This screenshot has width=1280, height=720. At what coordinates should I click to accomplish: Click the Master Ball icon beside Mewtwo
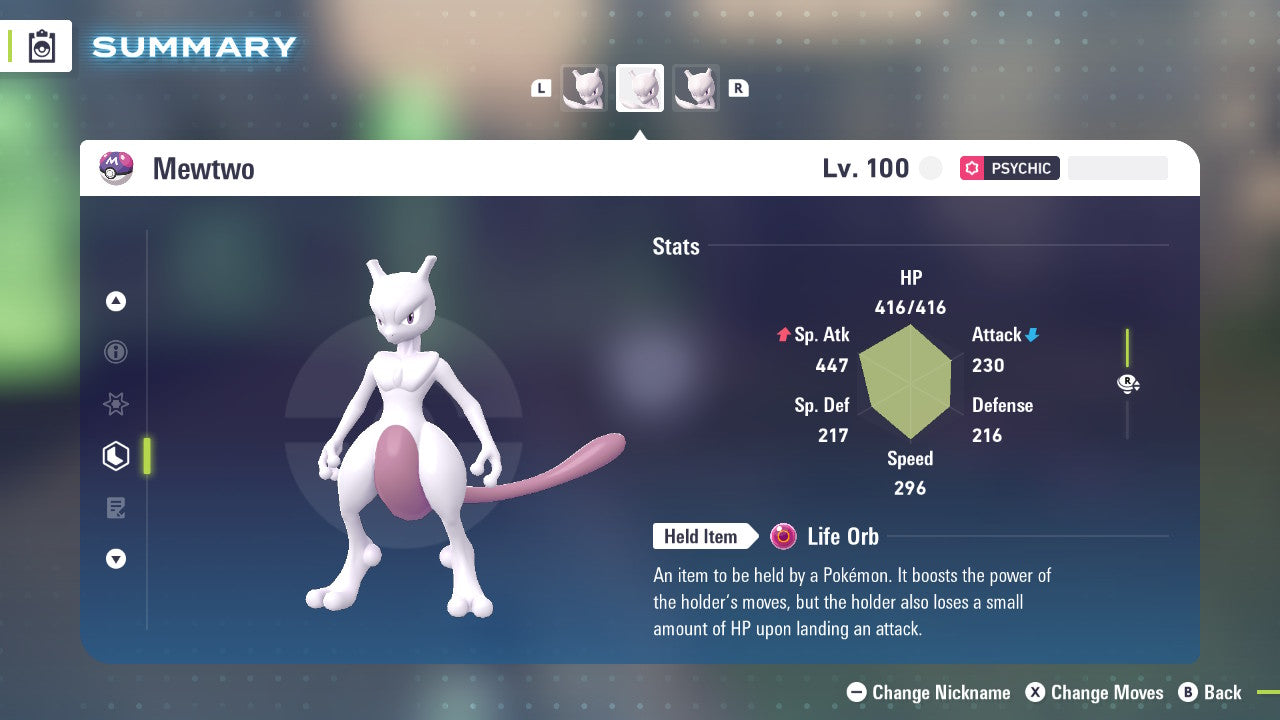click(x=113, y=168)
